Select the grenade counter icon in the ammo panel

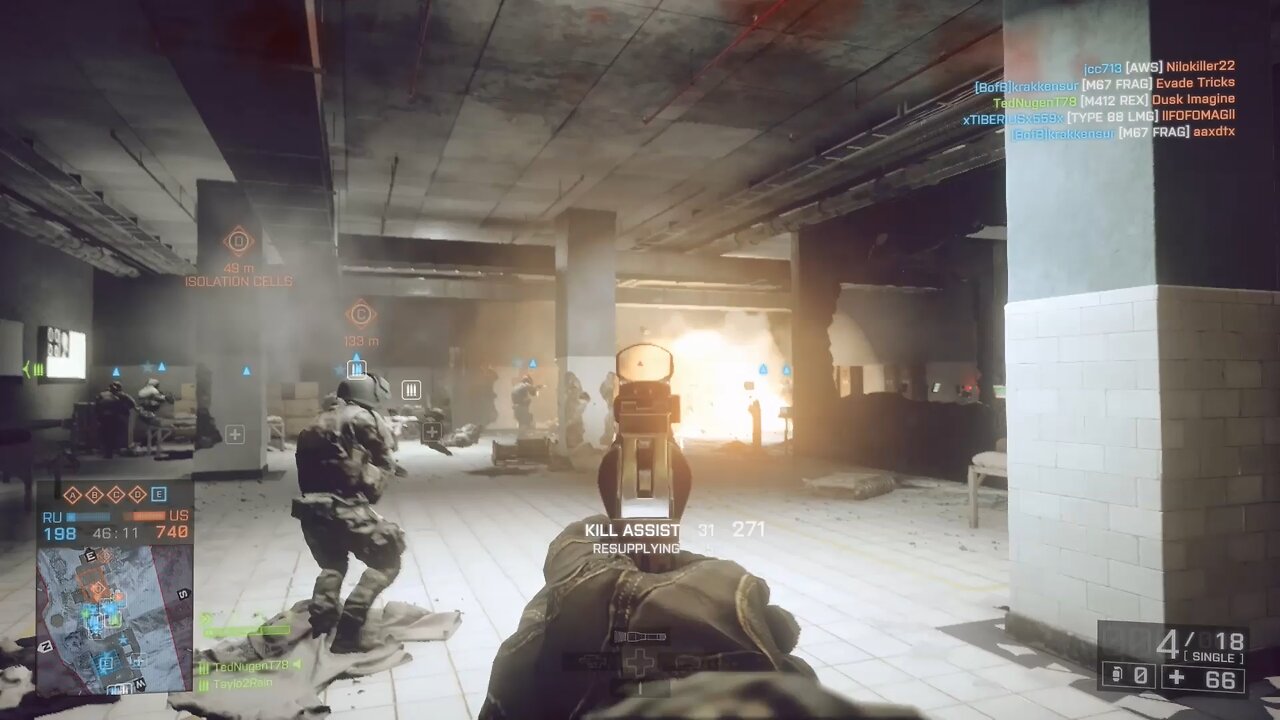1117,676
